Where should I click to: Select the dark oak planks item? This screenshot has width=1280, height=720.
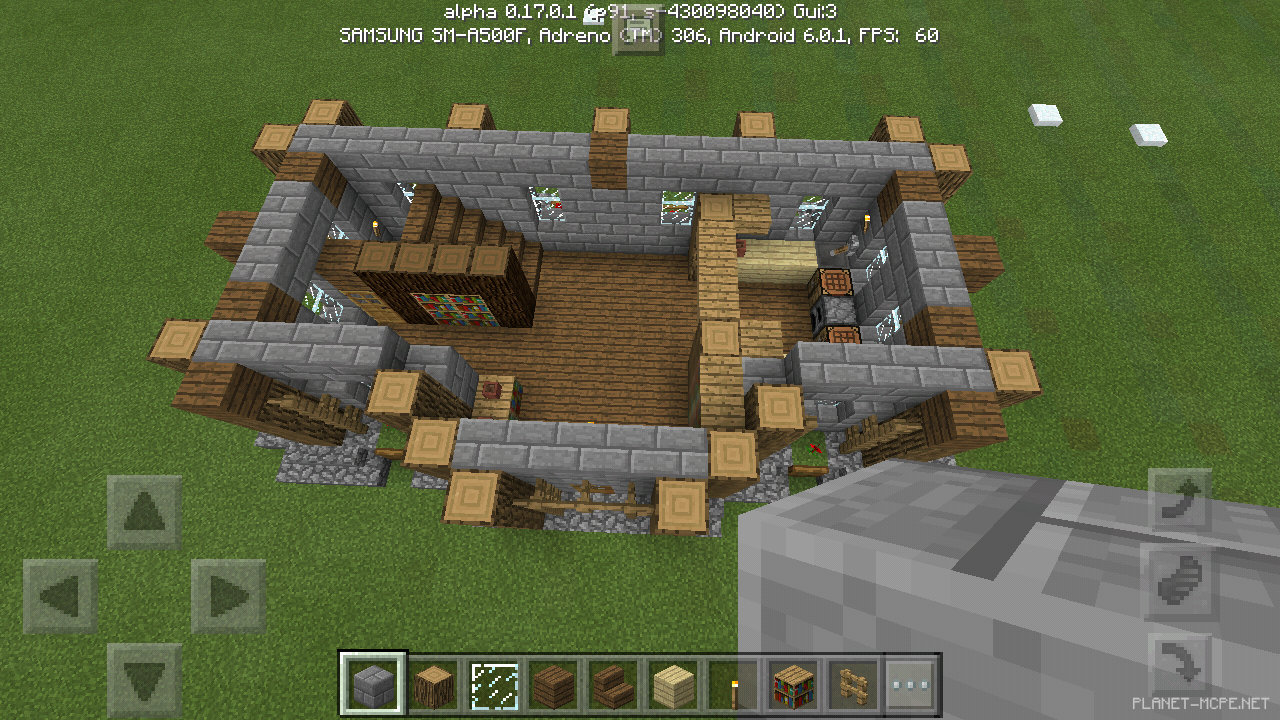click(554, 685)
